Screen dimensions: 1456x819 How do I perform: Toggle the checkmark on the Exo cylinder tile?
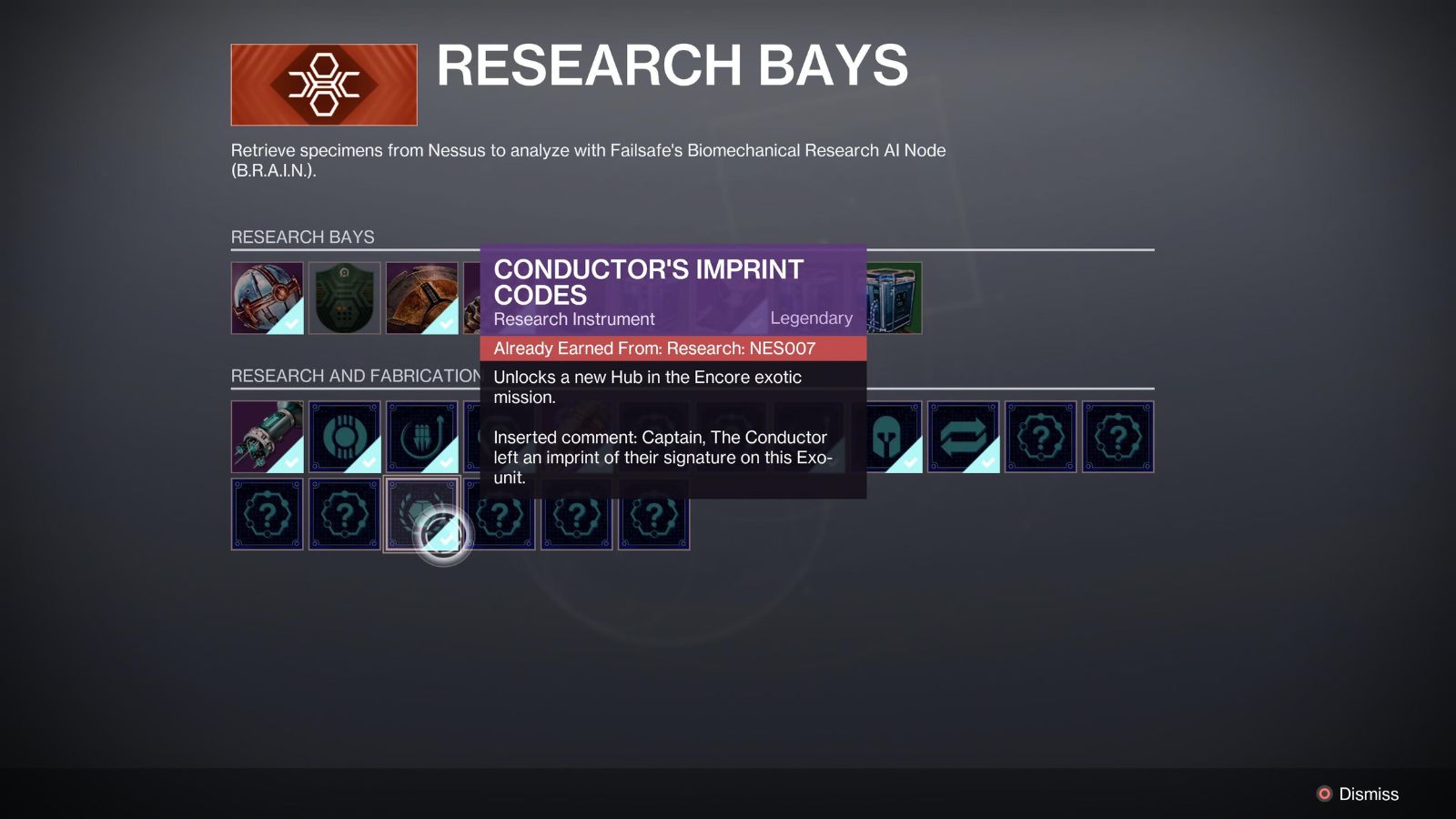click(x=289, y=462)
